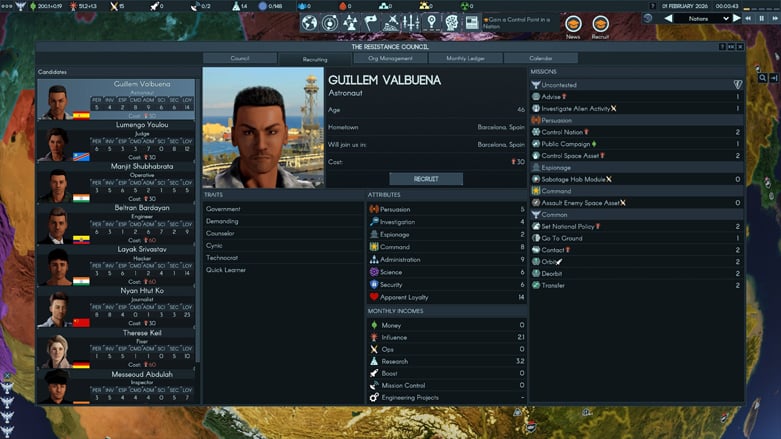Viewport: 781px width, 439px height.
Task: Select candidate Nyan Htut Ko
Action: [117, 307]
